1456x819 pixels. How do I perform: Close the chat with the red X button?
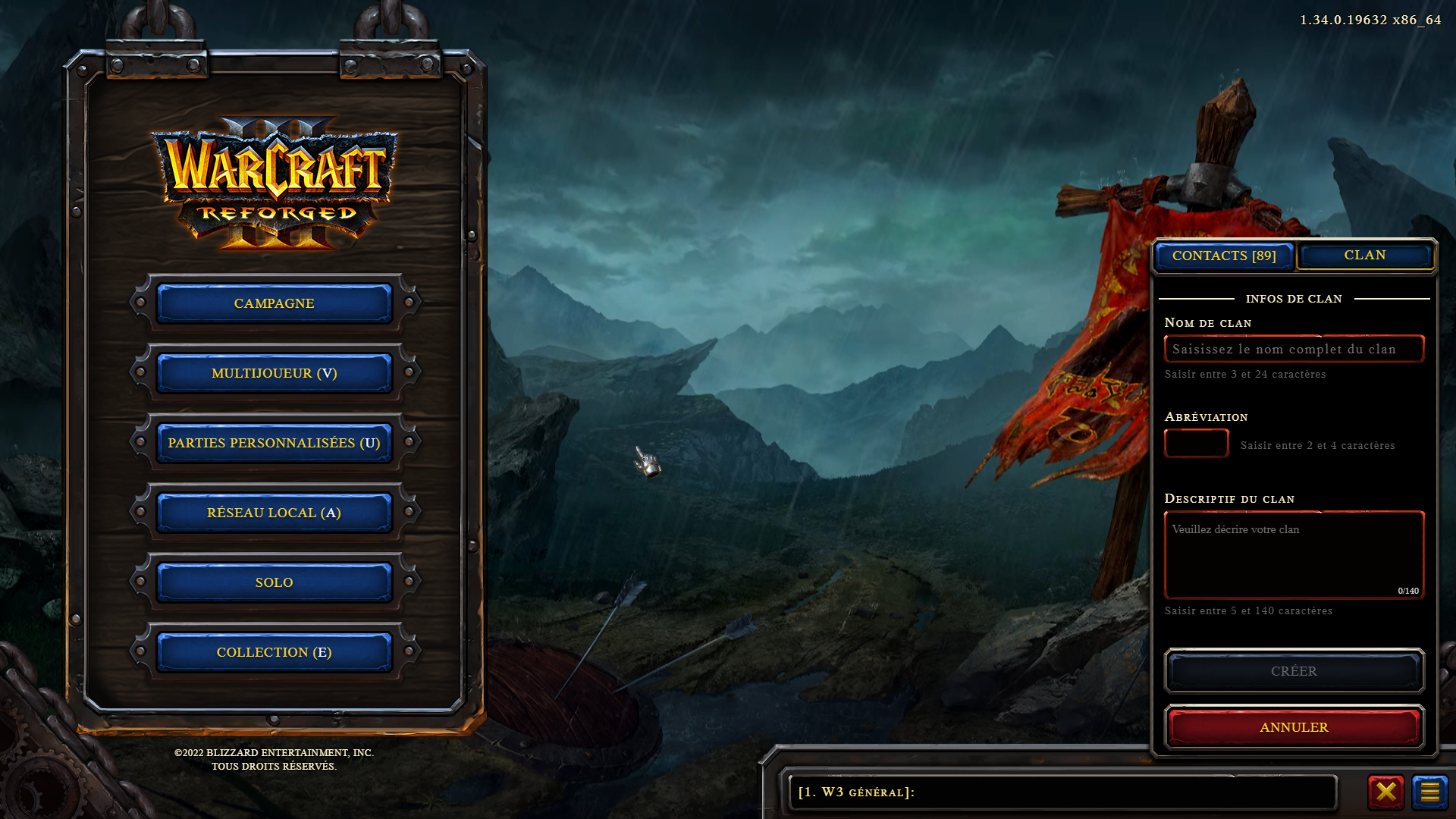click(1385, 792)
